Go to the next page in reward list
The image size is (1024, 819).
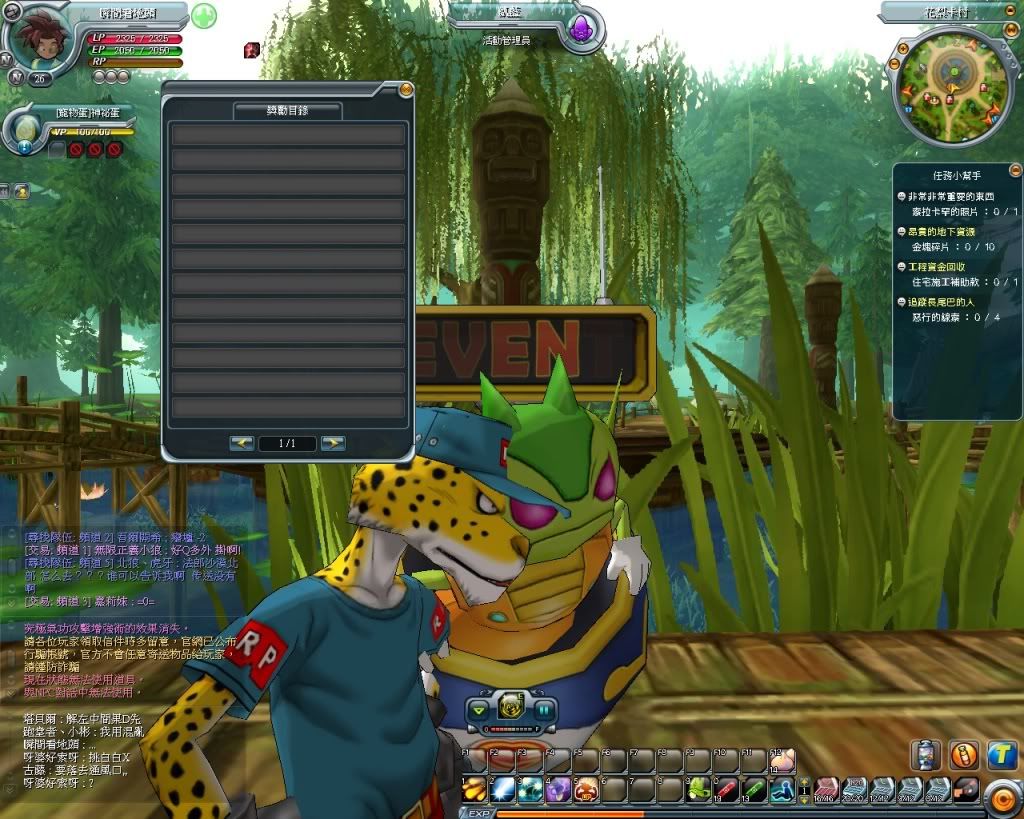click(x=333, y=443)
